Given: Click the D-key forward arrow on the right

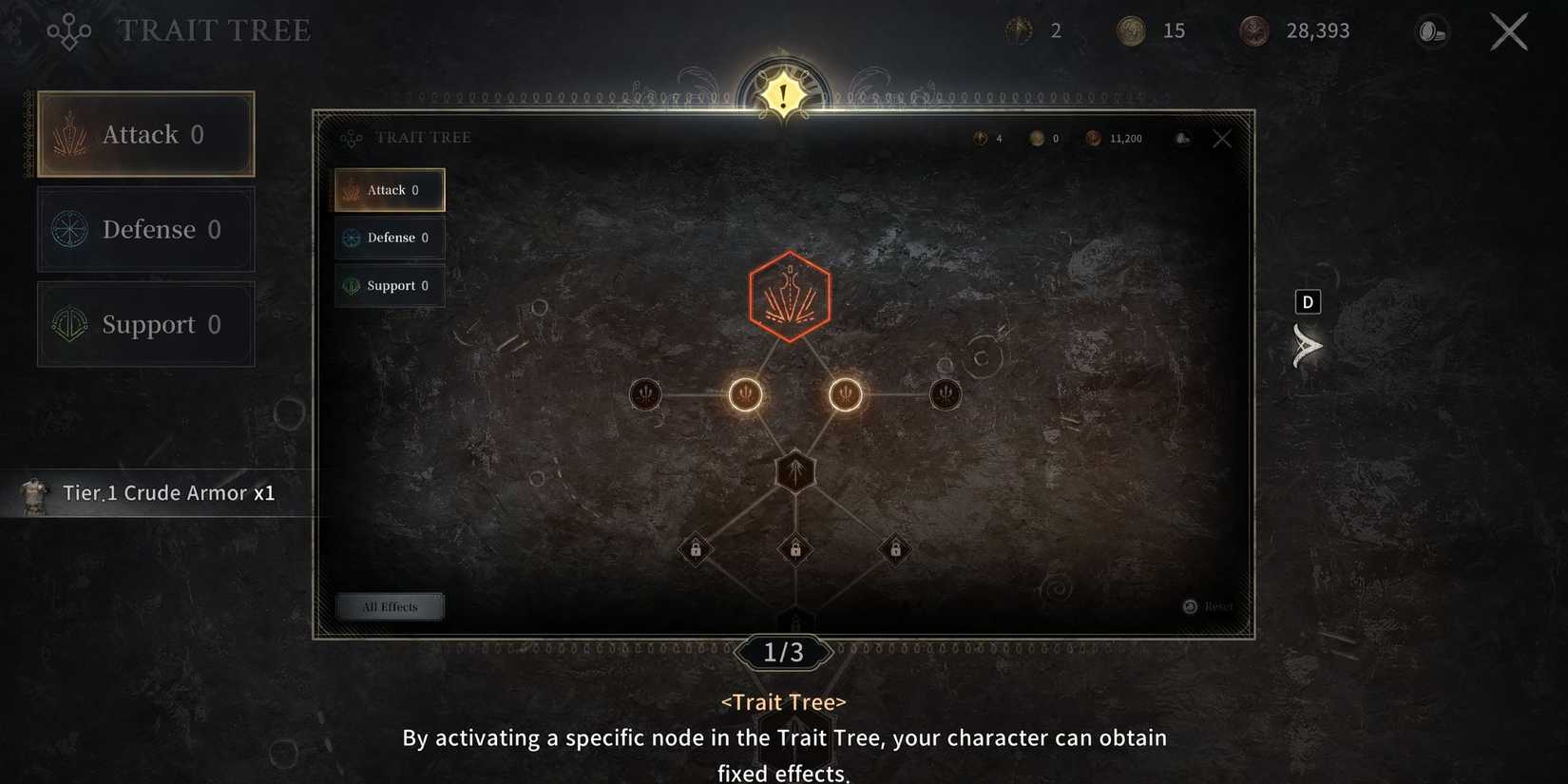Looking at the screenshot, I should [x=1308, y=347].
